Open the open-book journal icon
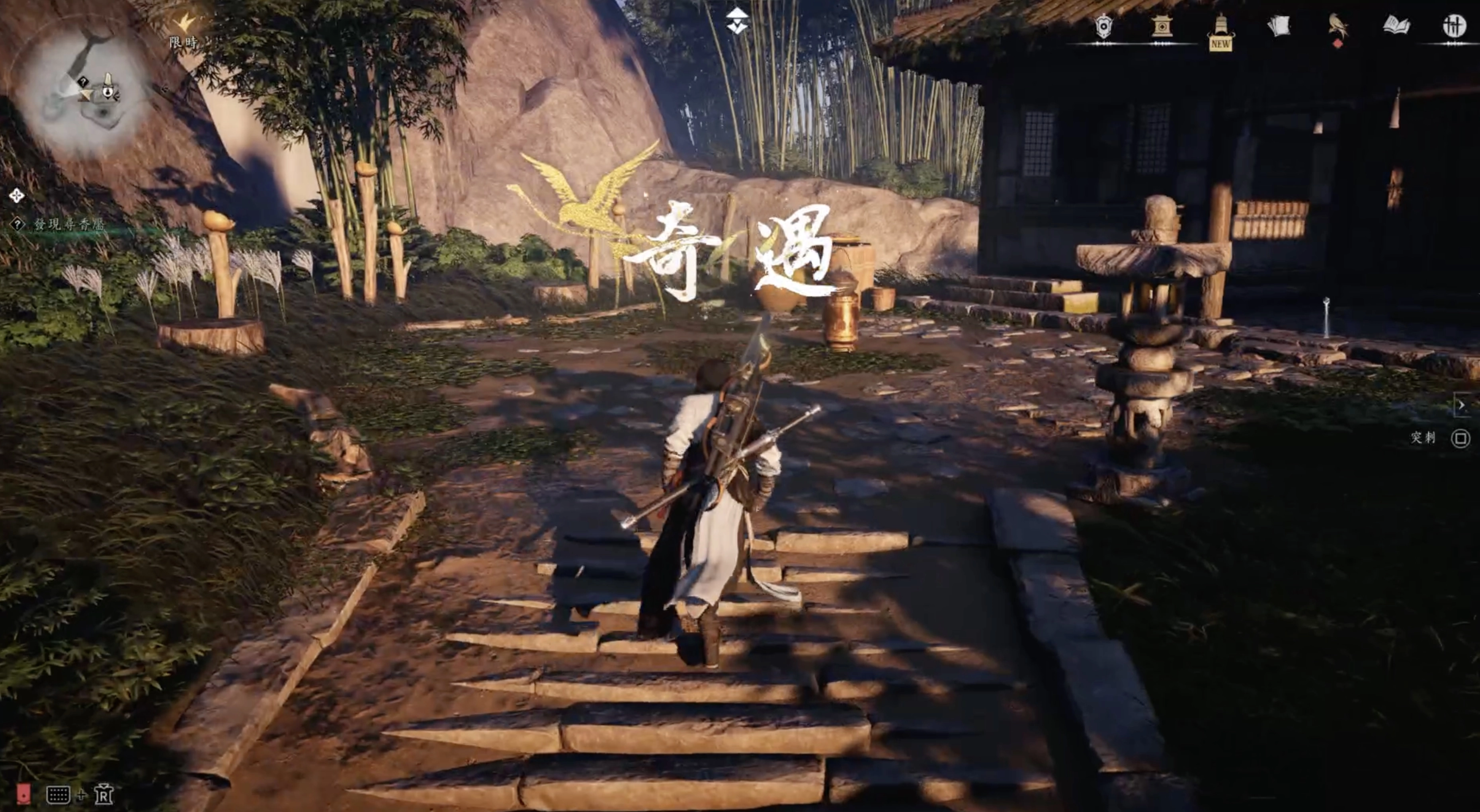 [1396, 26]
